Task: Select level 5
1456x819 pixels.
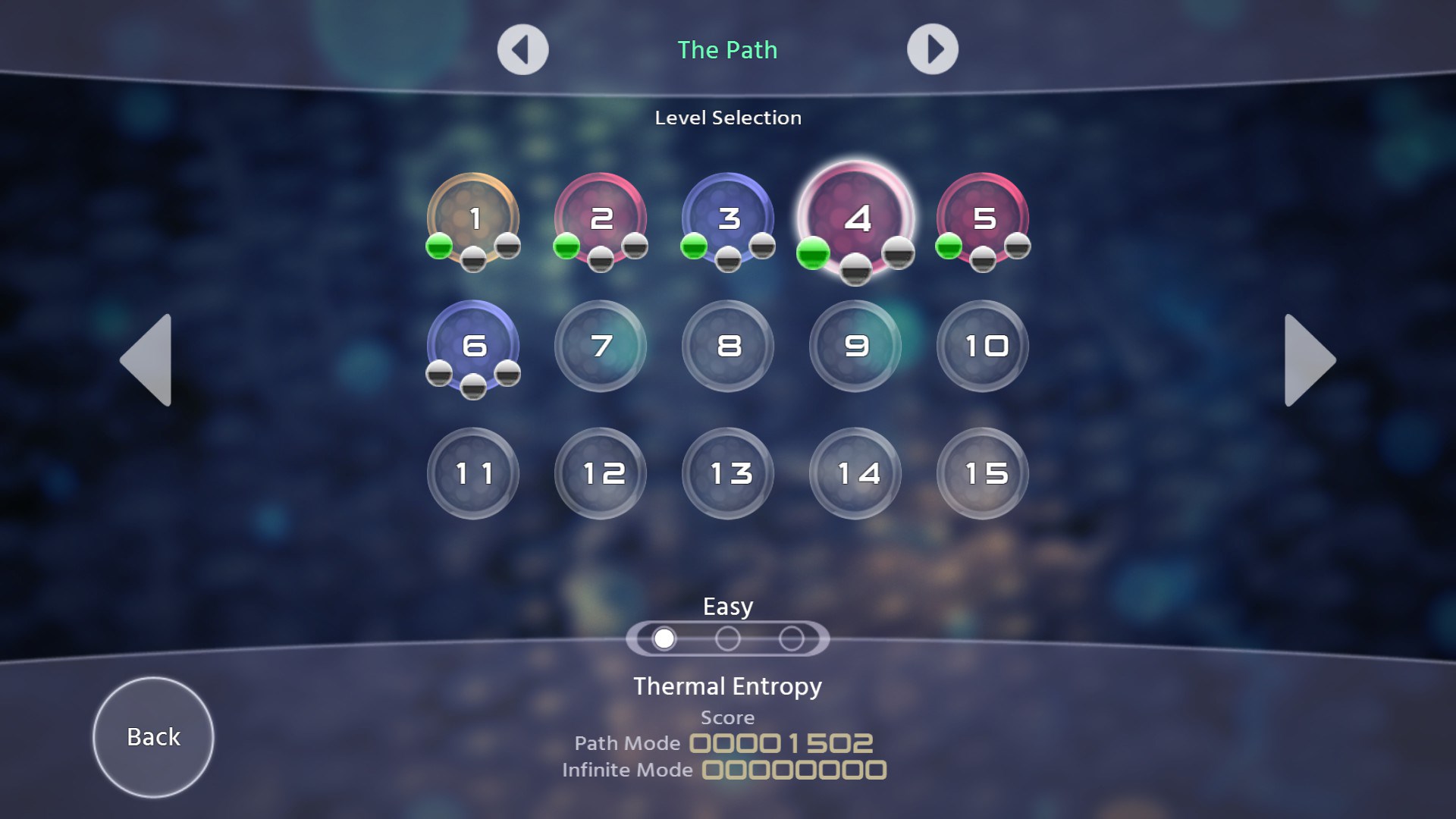Action: [982, 219]
